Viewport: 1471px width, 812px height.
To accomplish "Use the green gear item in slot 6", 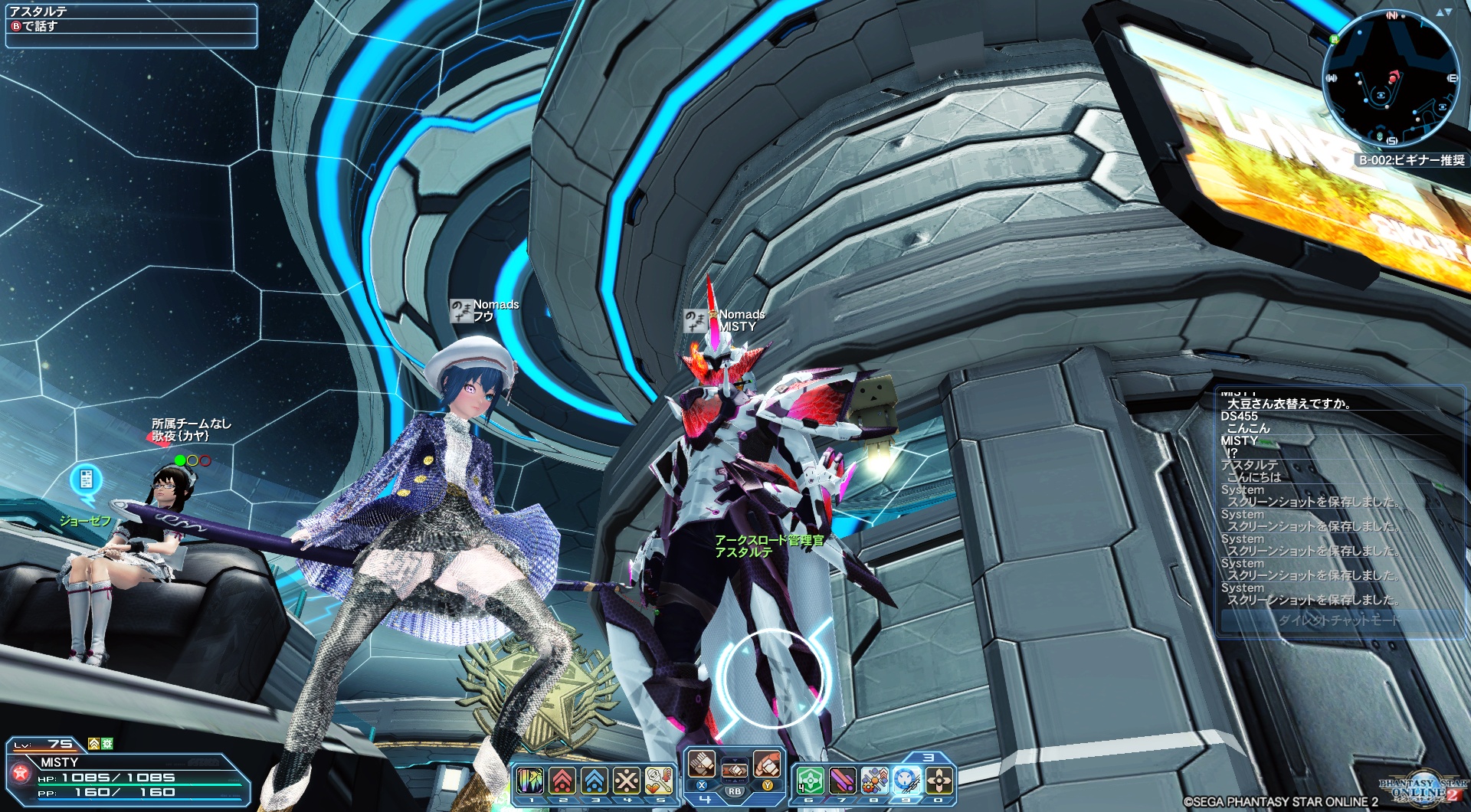I will click(x=810, y=781).
